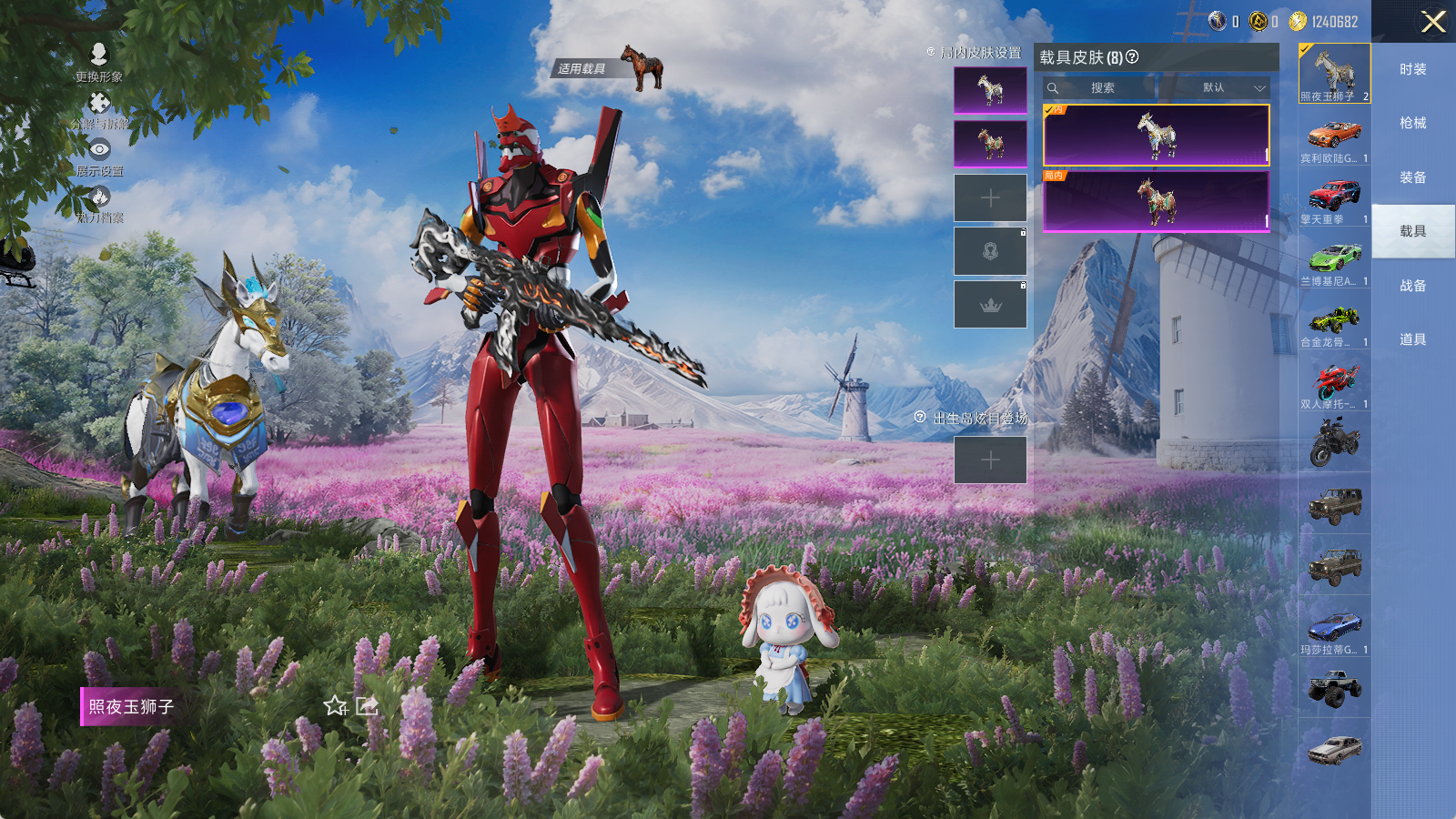The image size is (1456, 819).
Task: Select the 合金龙骨 buggy thumbnail
Action: click(x=1334, y=320)
